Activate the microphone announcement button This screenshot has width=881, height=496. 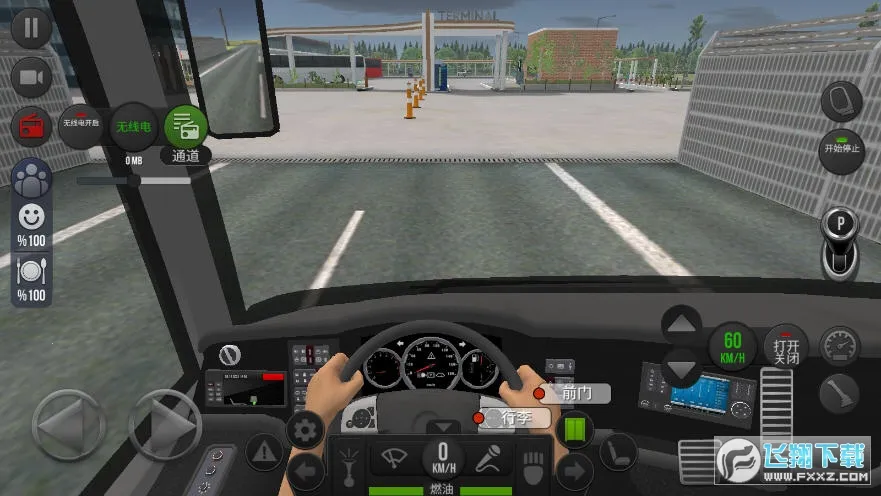tap(487, 460)
